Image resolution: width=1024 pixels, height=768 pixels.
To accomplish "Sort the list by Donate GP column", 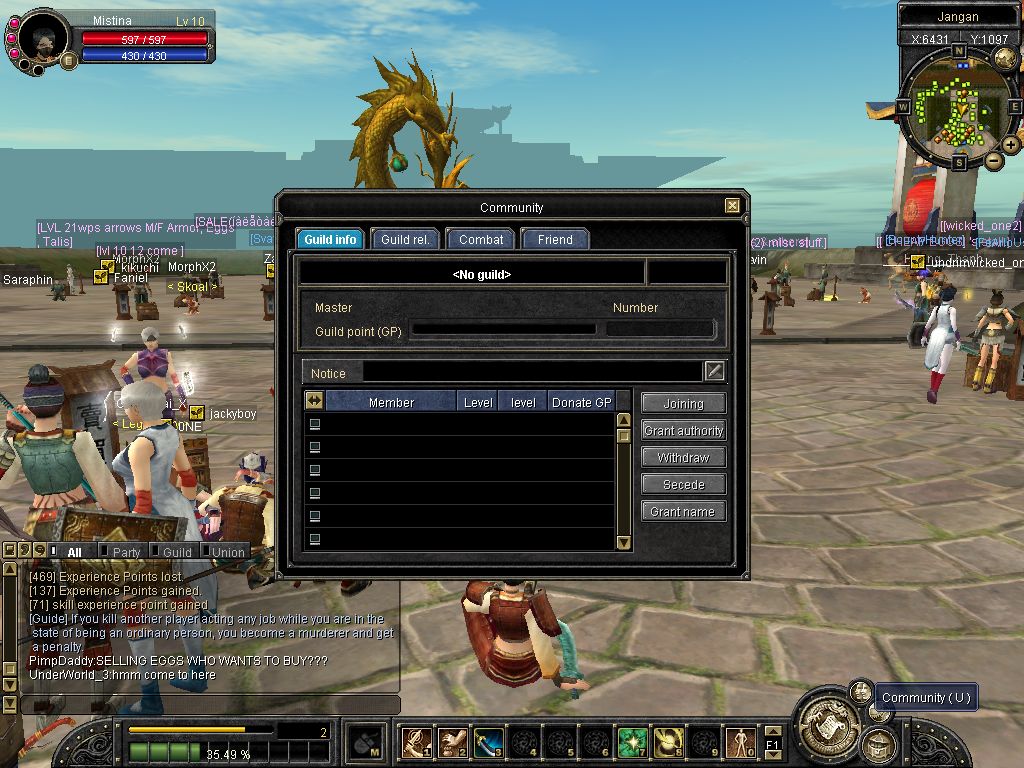I will click(x=581, y=402).
